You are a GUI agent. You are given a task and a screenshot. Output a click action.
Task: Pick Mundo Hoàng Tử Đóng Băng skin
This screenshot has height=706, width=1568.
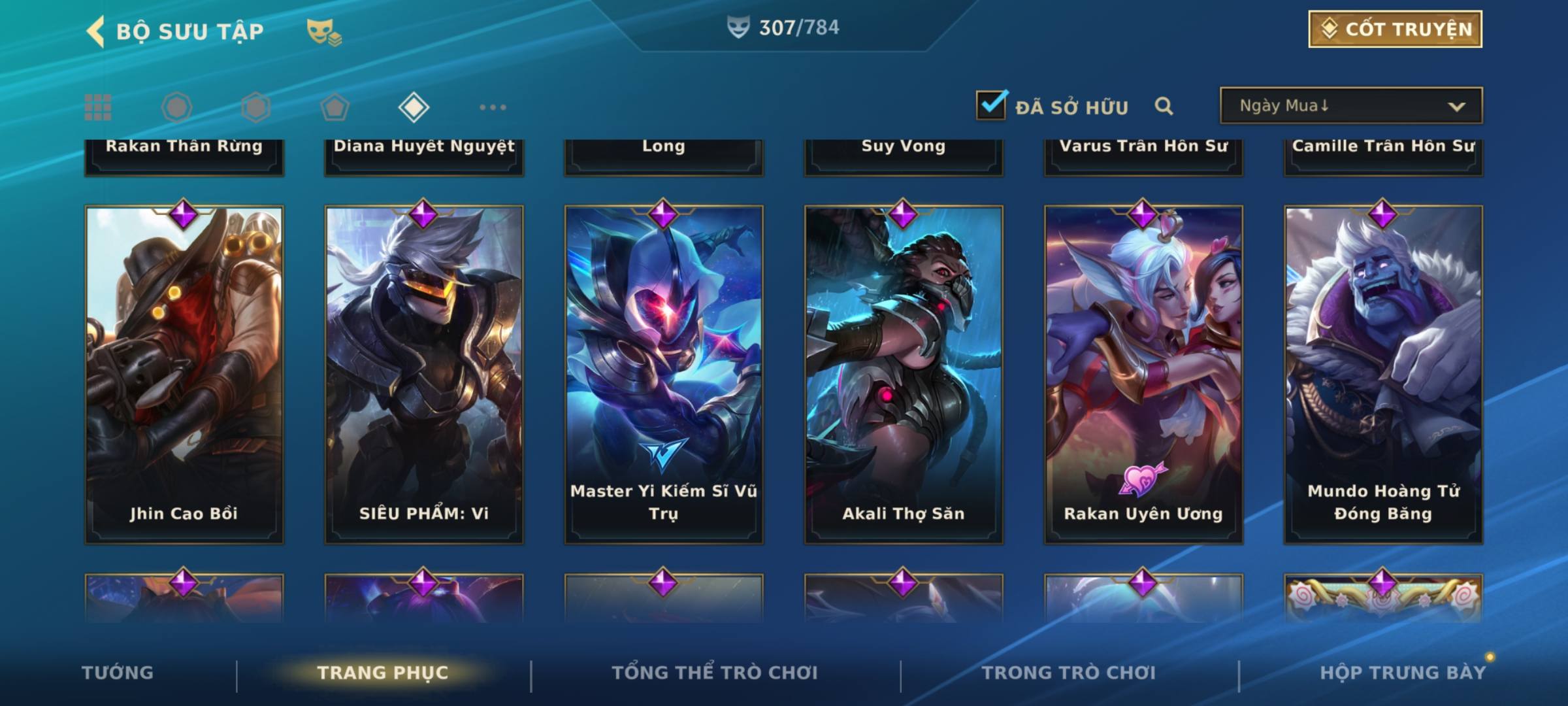(x=1383, y=374)
